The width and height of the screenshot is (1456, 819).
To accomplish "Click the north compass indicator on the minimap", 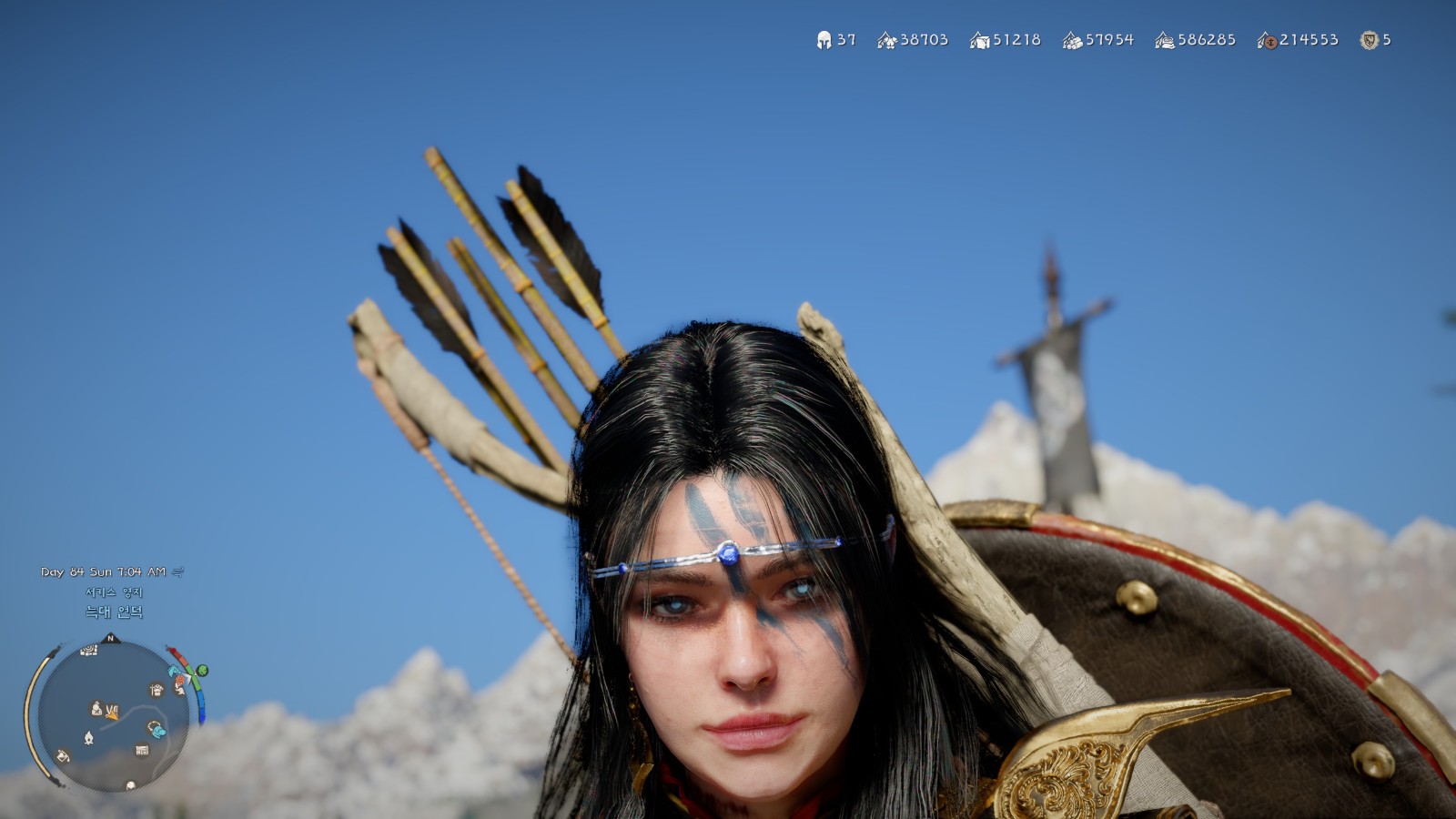I will tap(110, 638).
